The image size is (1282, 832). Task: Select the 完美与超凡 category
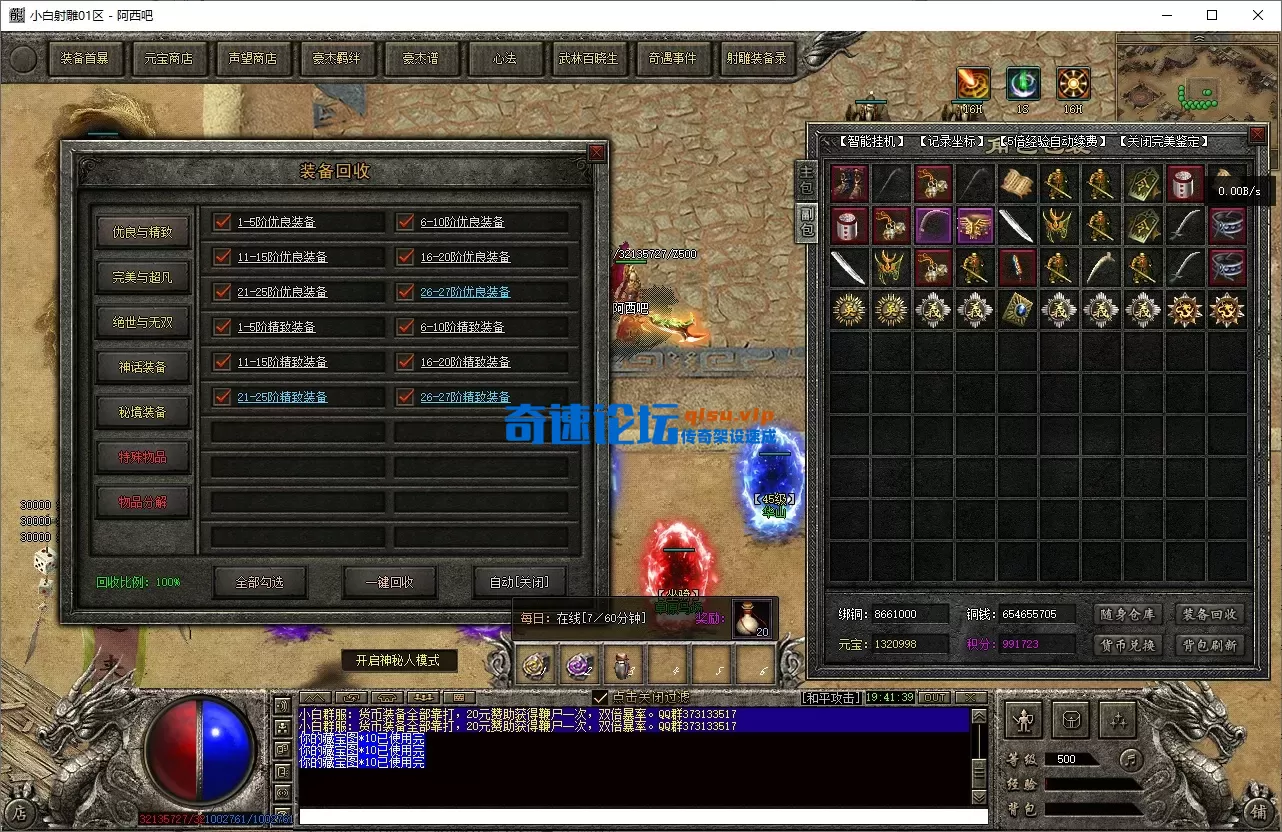tap(142, 277)
